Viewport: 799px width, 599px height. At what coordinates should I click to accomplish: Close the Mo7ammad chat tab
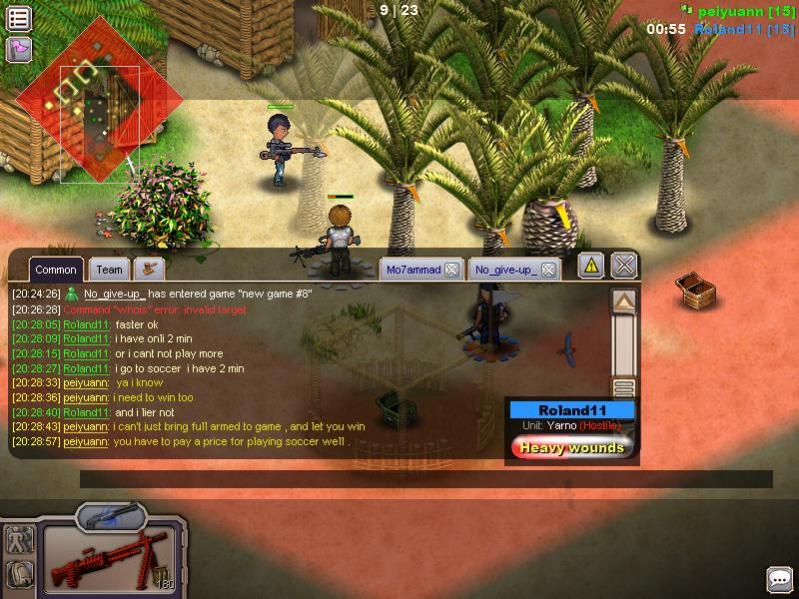click(451, 269)
